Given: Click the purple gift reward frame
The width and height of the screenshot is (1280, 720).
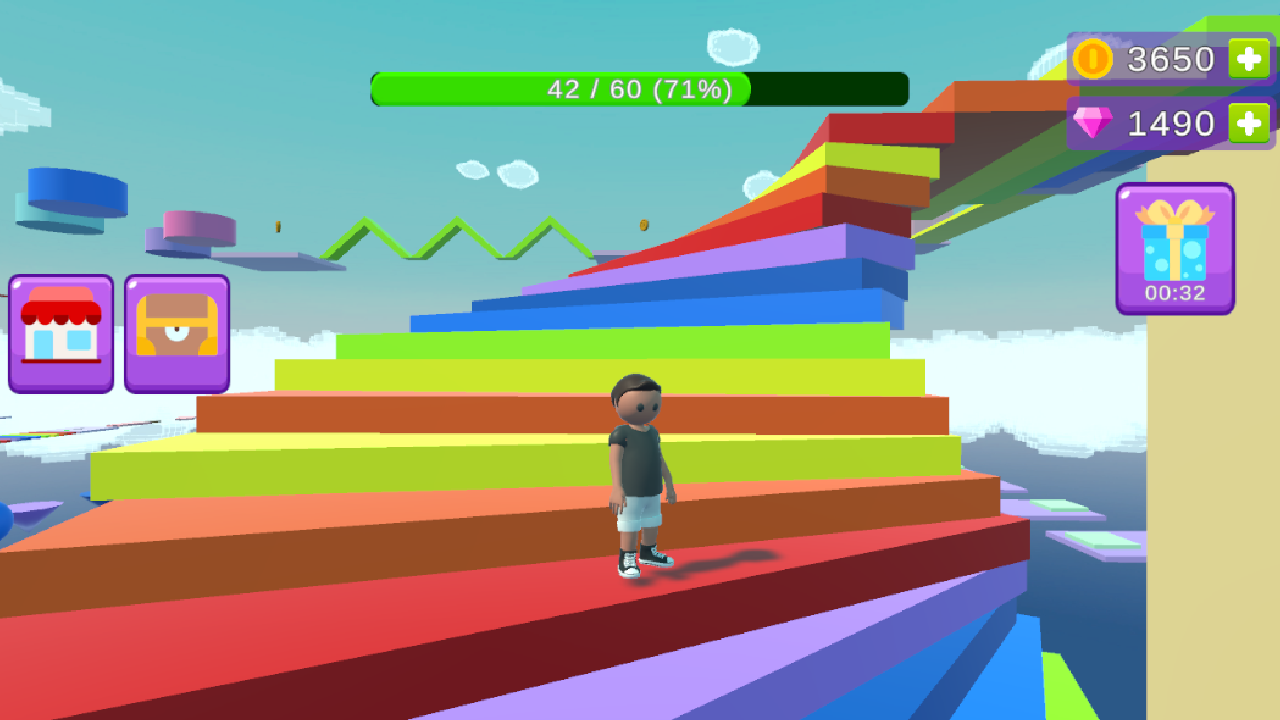Looking at the screenshot, I should click(1175, 250).
